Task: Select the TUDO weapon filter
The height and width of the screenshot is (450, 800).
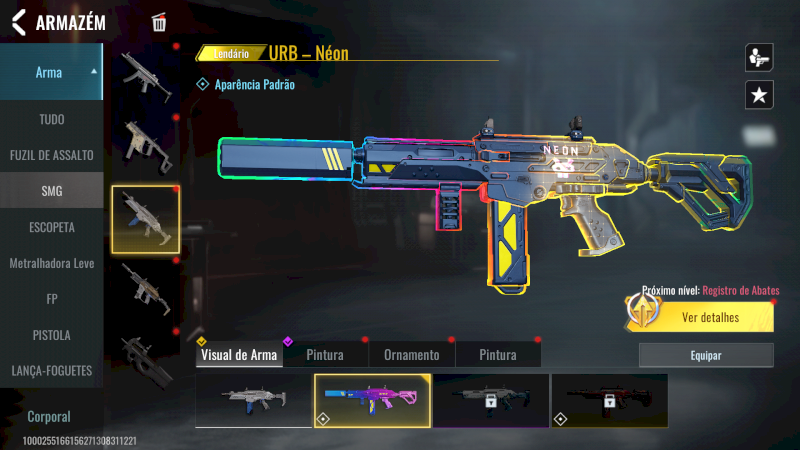Action: pos(51,119)
